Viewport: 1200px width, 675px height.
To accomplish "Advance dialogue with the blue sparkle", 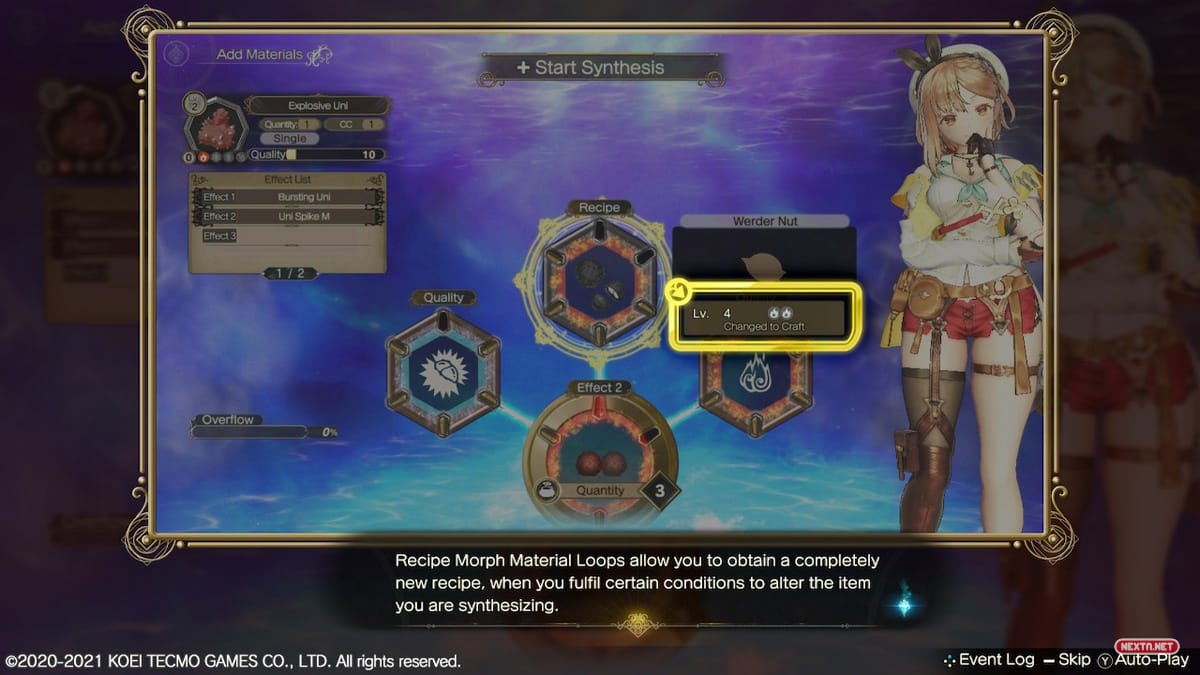I will (907, 600).
